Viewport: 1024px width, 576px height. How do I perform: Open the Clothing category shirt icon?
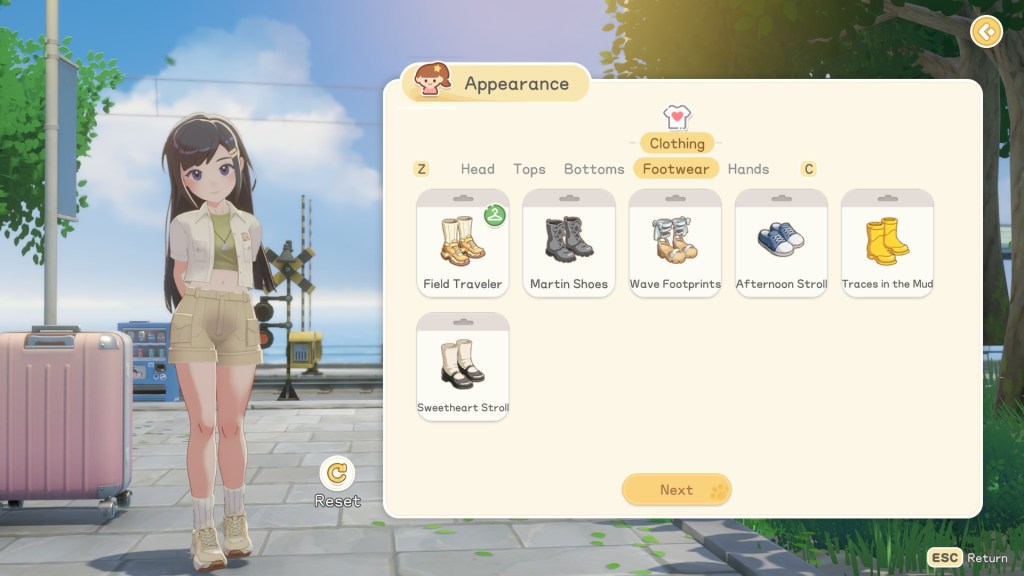coord(677,118)
